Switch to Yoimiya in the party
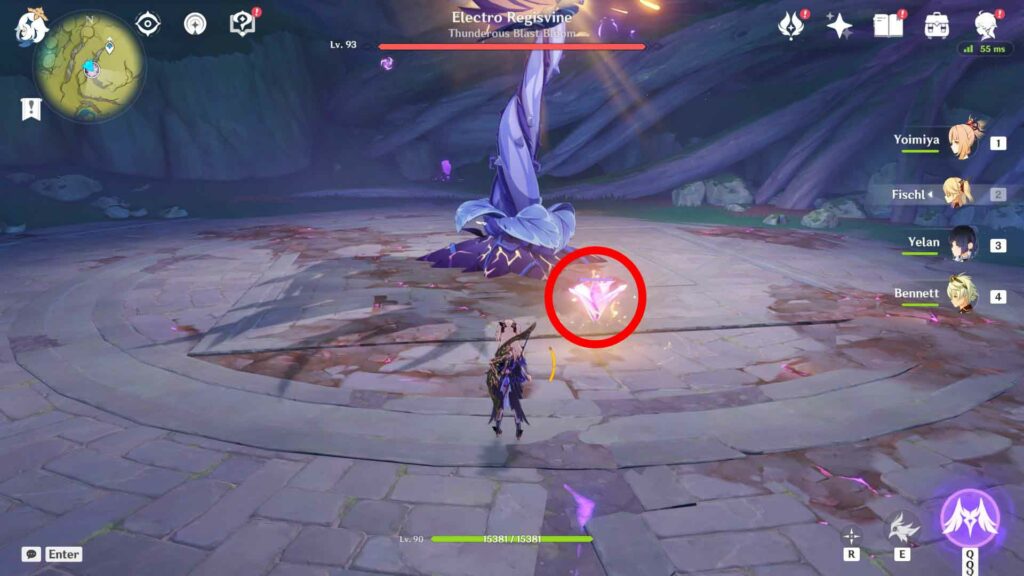This screenshot has height=576, width=1024. click(x=960, y=141)
